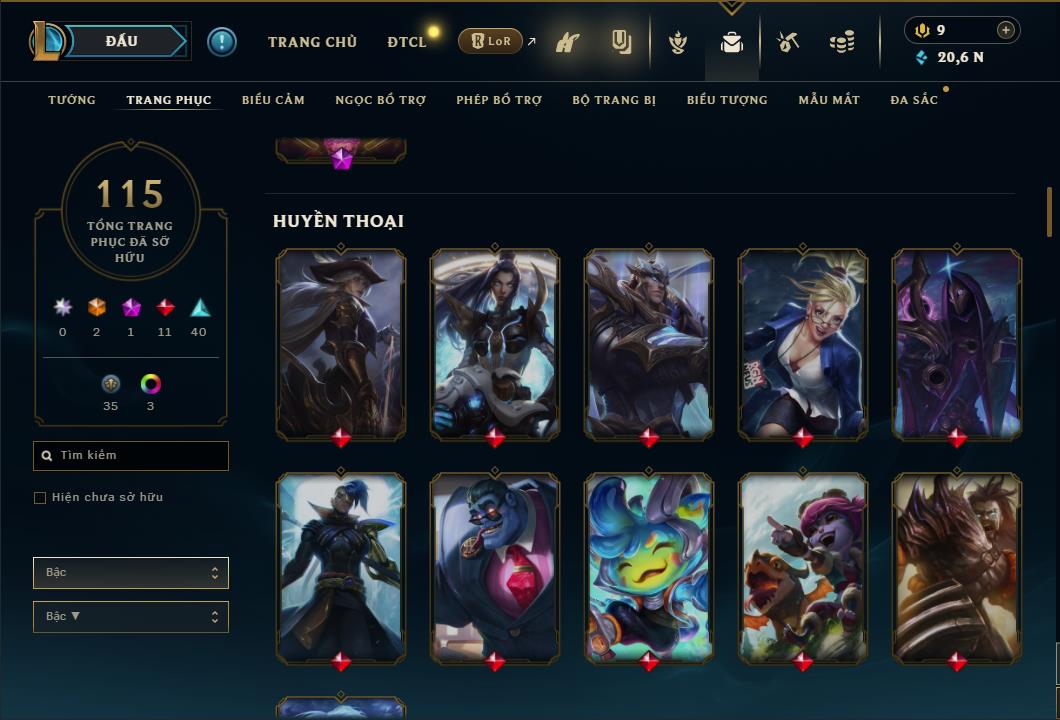Viewport: 1060px width, 720px height.
Task: Show the BỘ TRANG BỊ tab
Action: [x=614, y=100]
